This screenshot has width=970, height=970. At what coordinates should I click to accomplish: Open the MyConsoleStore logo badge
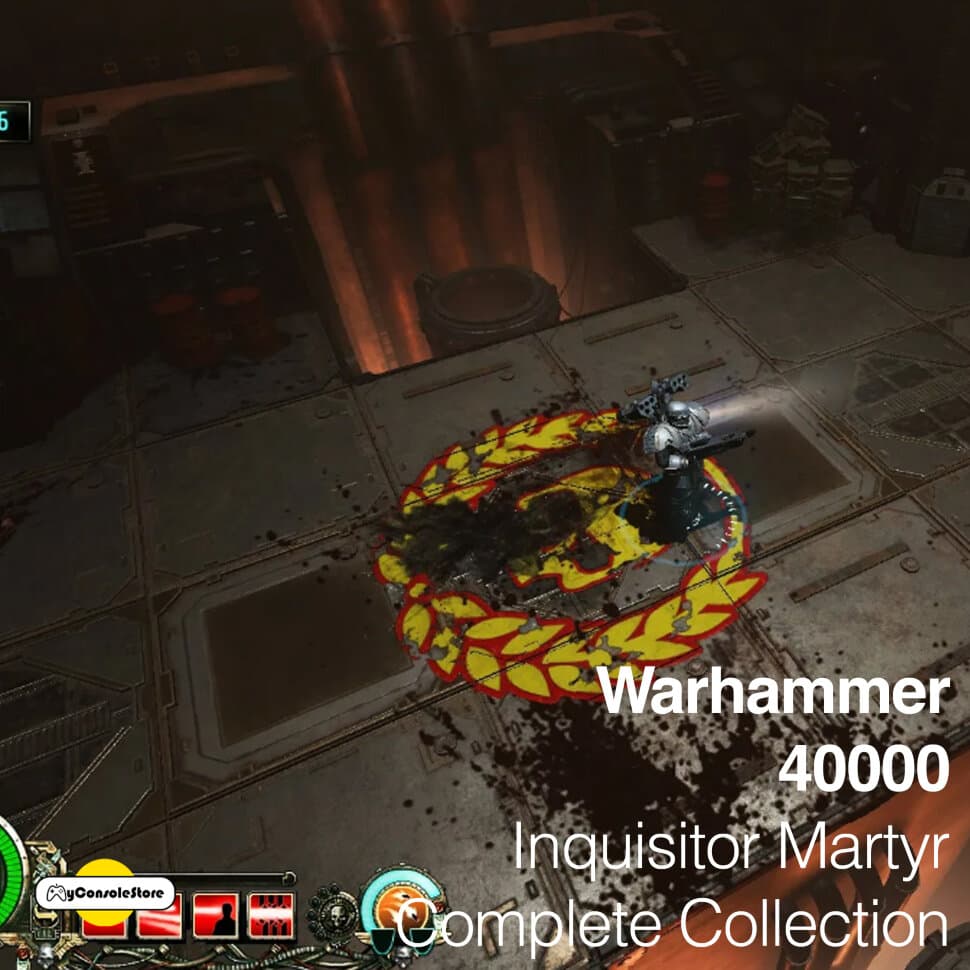pyautogui.click(x=106, y=892)
